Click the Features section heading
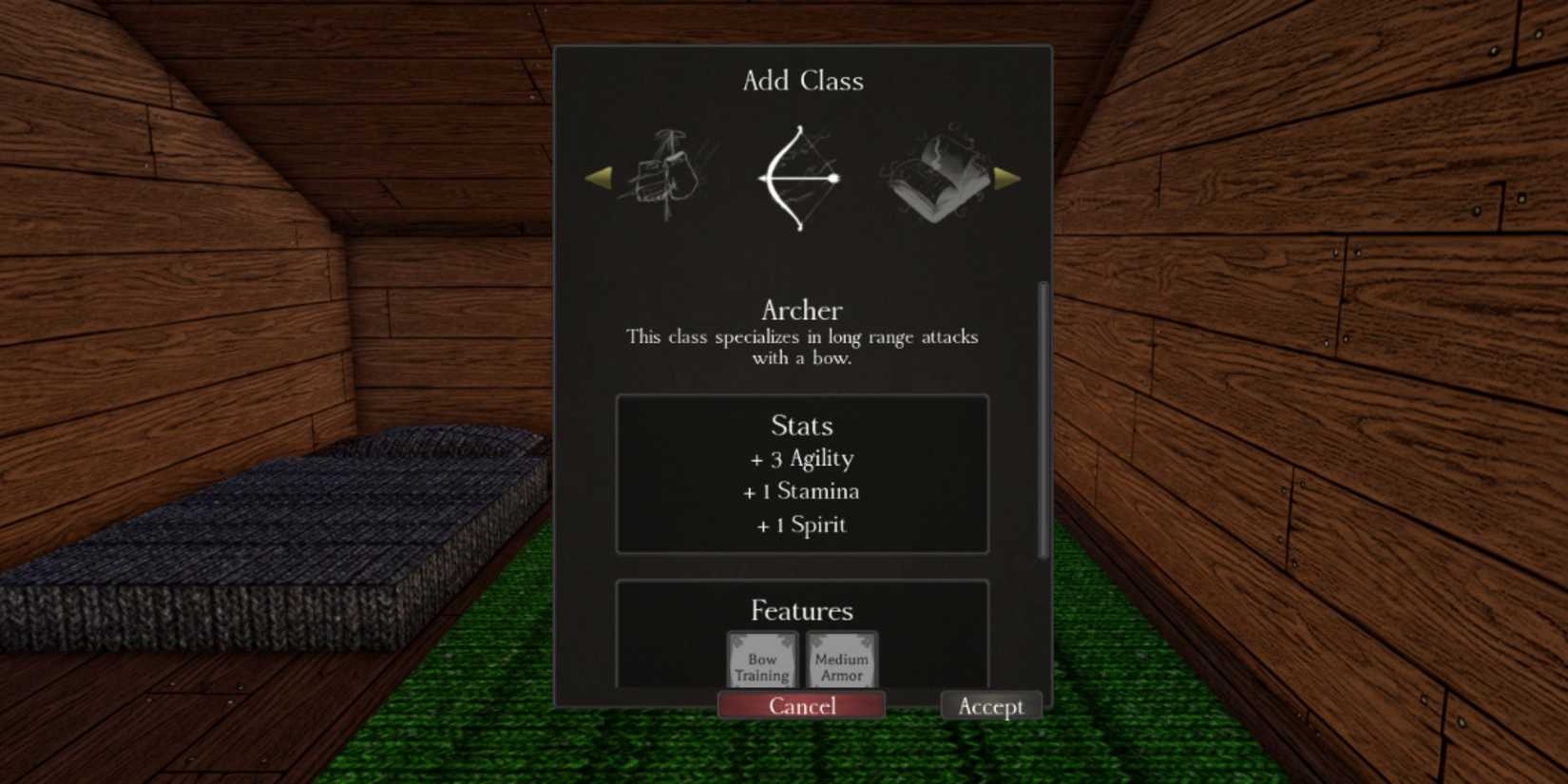 [x=802, y=611]
